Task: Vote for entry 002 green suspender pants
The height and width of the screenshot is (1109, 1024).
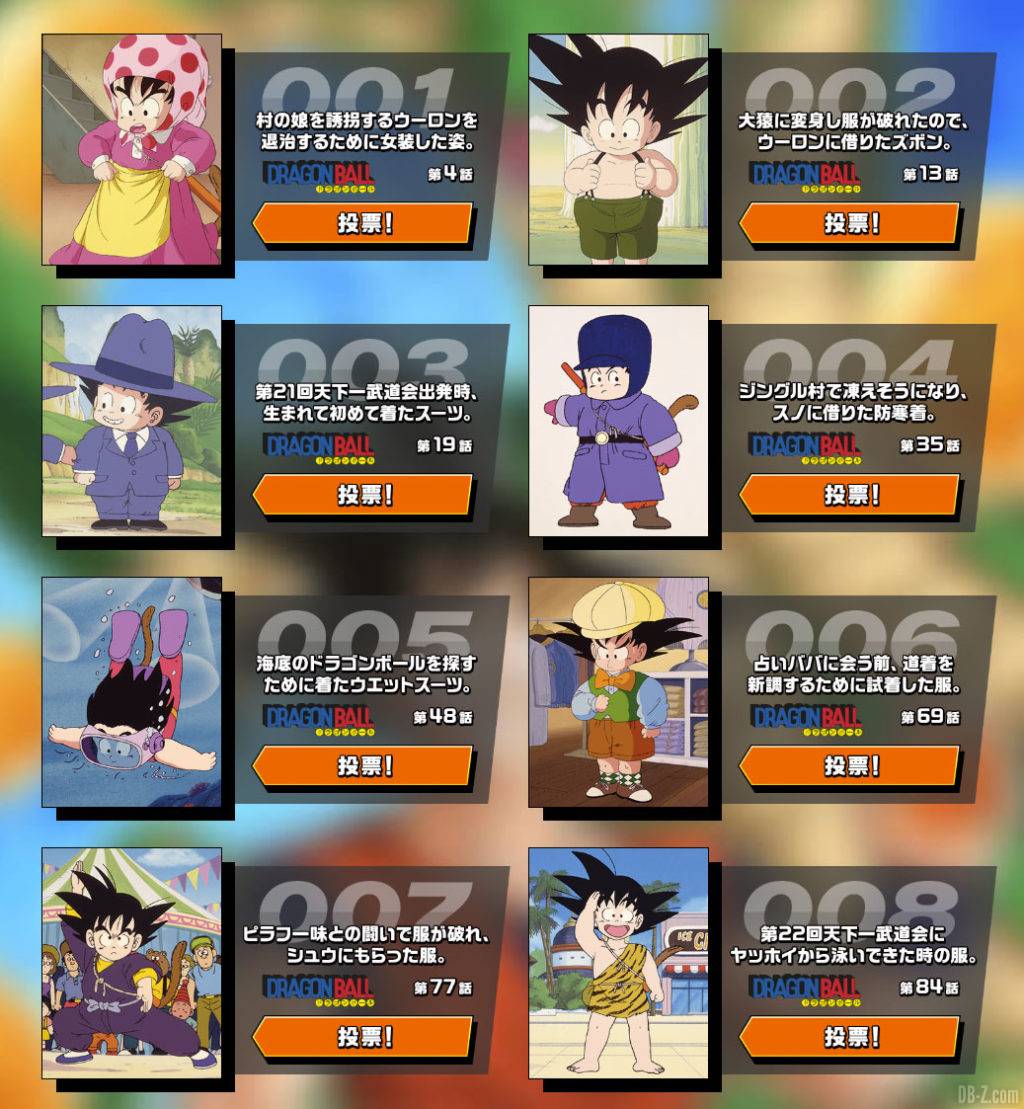Action: pos(849,223)
